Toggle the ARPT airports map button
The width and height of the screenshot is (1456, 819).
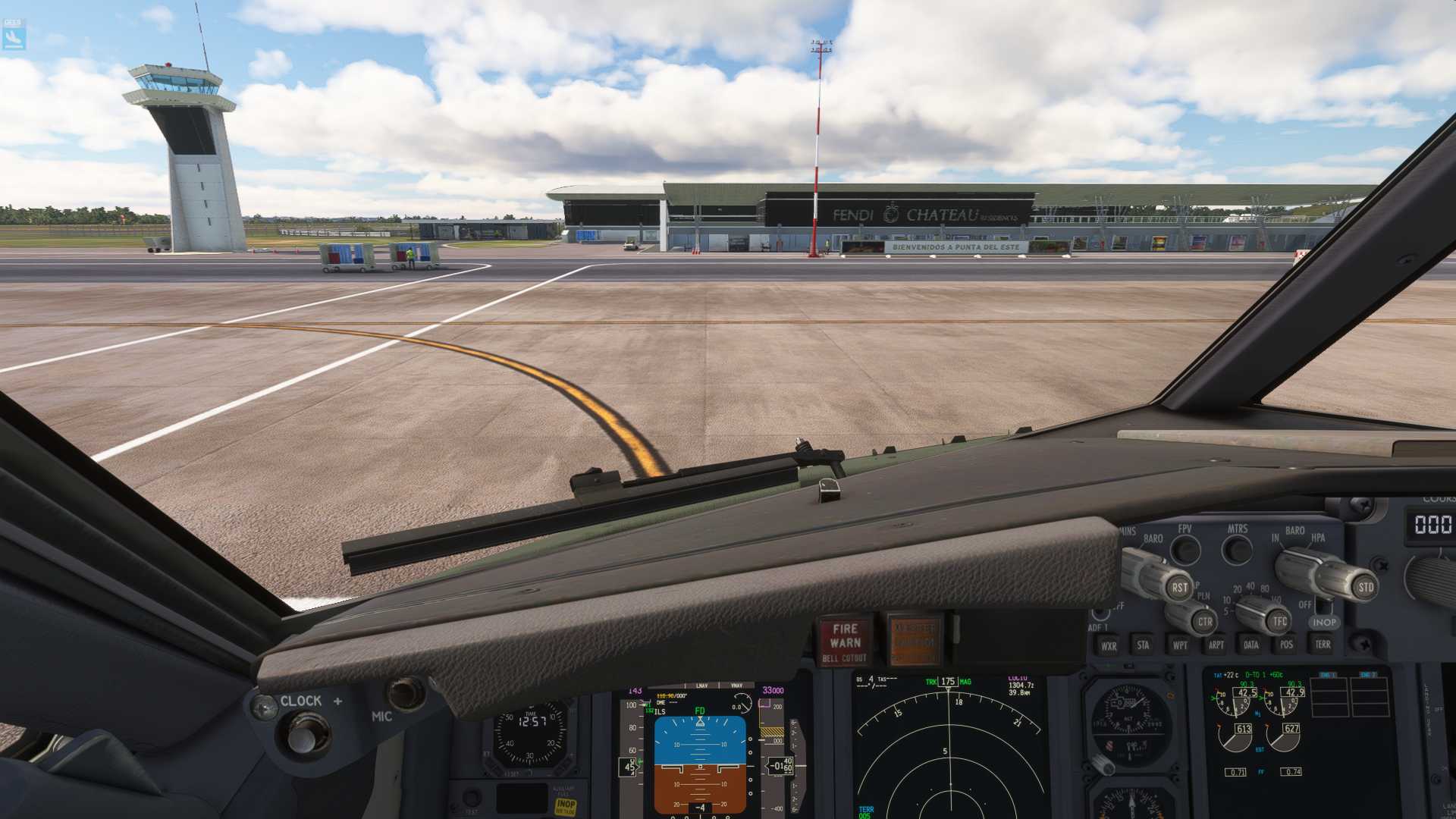pyautogui.click(x=1216, y=645)
